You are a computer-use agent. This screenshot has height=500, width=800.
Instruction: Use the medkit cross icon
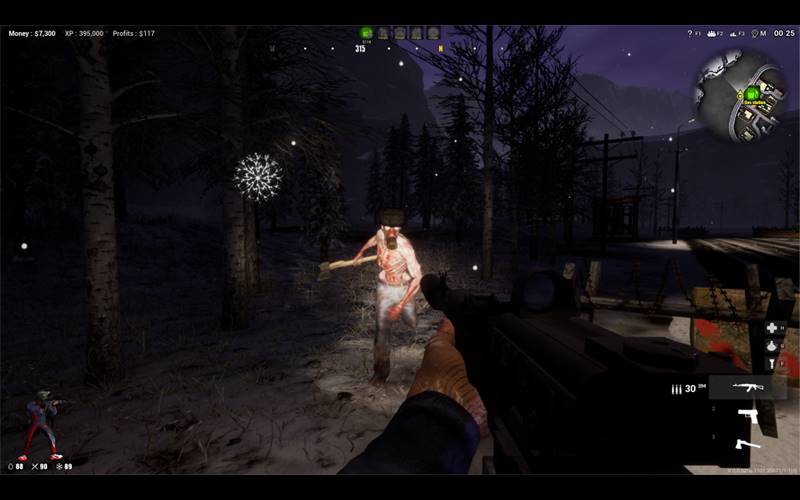pyautogui.click(x=771, y=328)
